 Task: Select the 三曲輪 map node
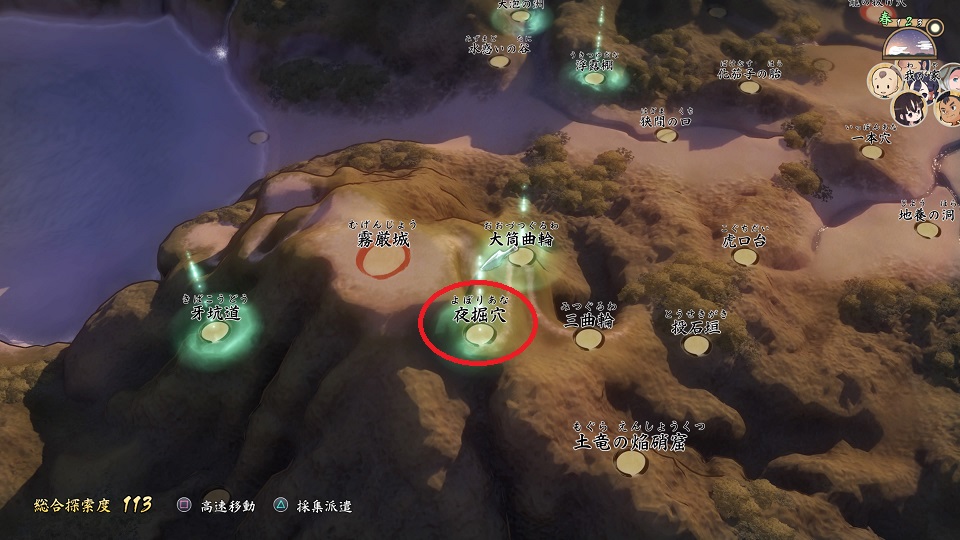tap(589, 339)
